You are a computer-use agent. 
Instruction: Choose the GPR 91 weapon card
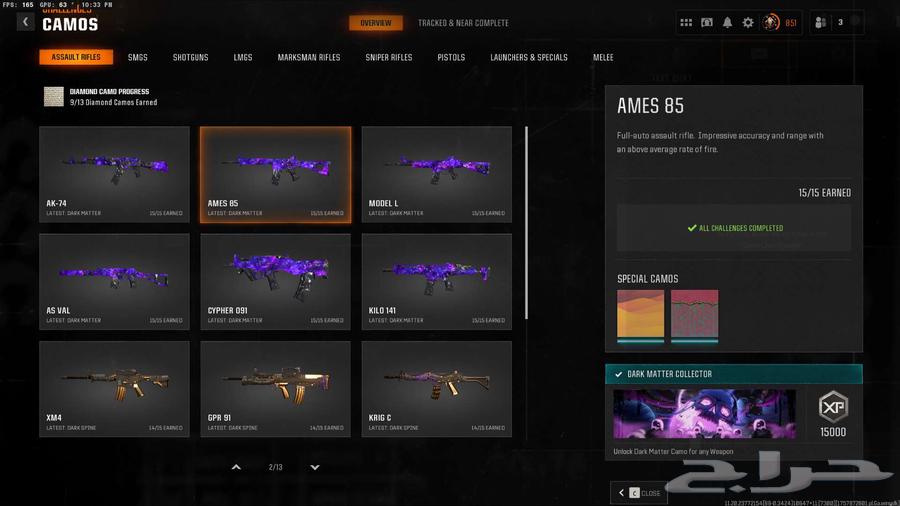pos(275,389)
